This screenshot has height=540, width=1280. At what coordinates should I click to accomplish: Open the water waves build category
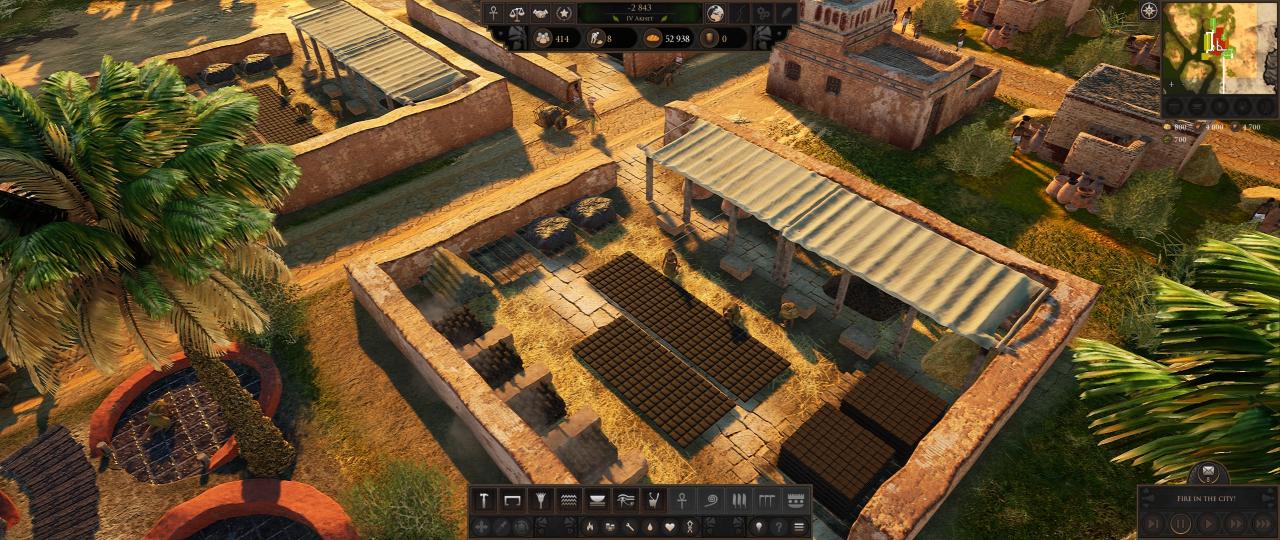click(569, 499)
